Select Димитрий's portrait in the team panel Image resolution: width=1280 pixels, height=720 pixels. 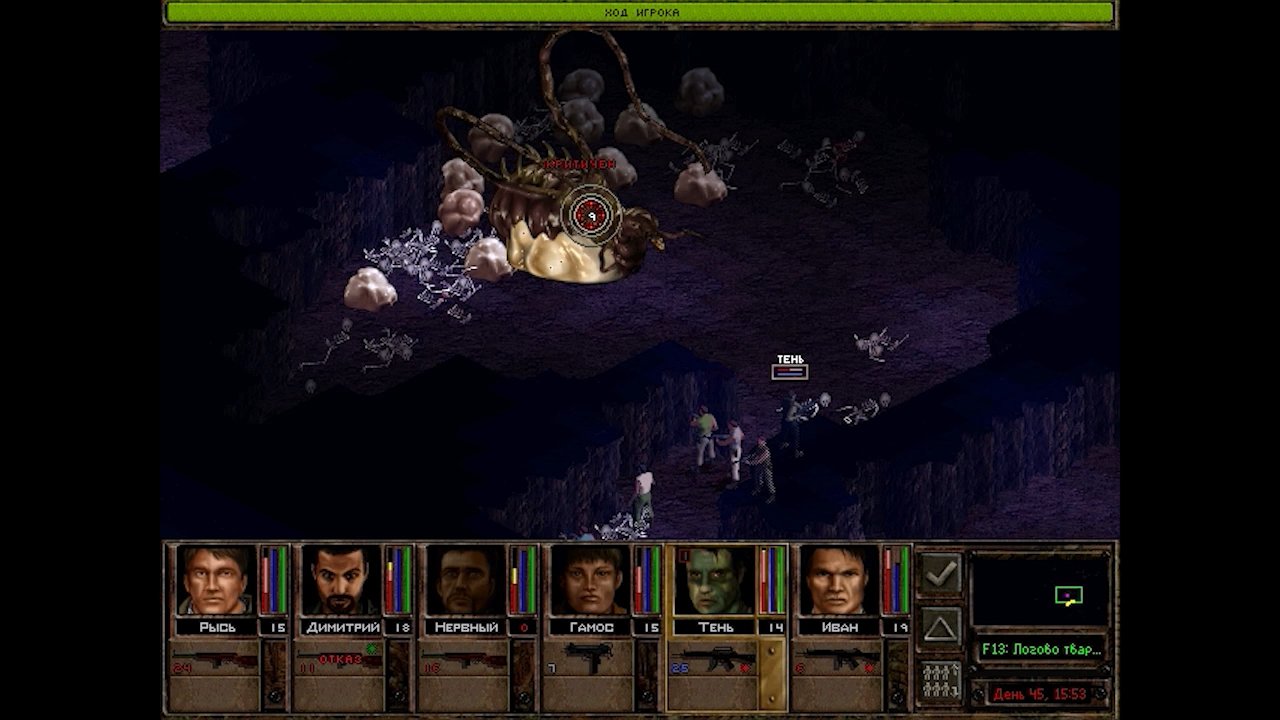tap(341, 580)
